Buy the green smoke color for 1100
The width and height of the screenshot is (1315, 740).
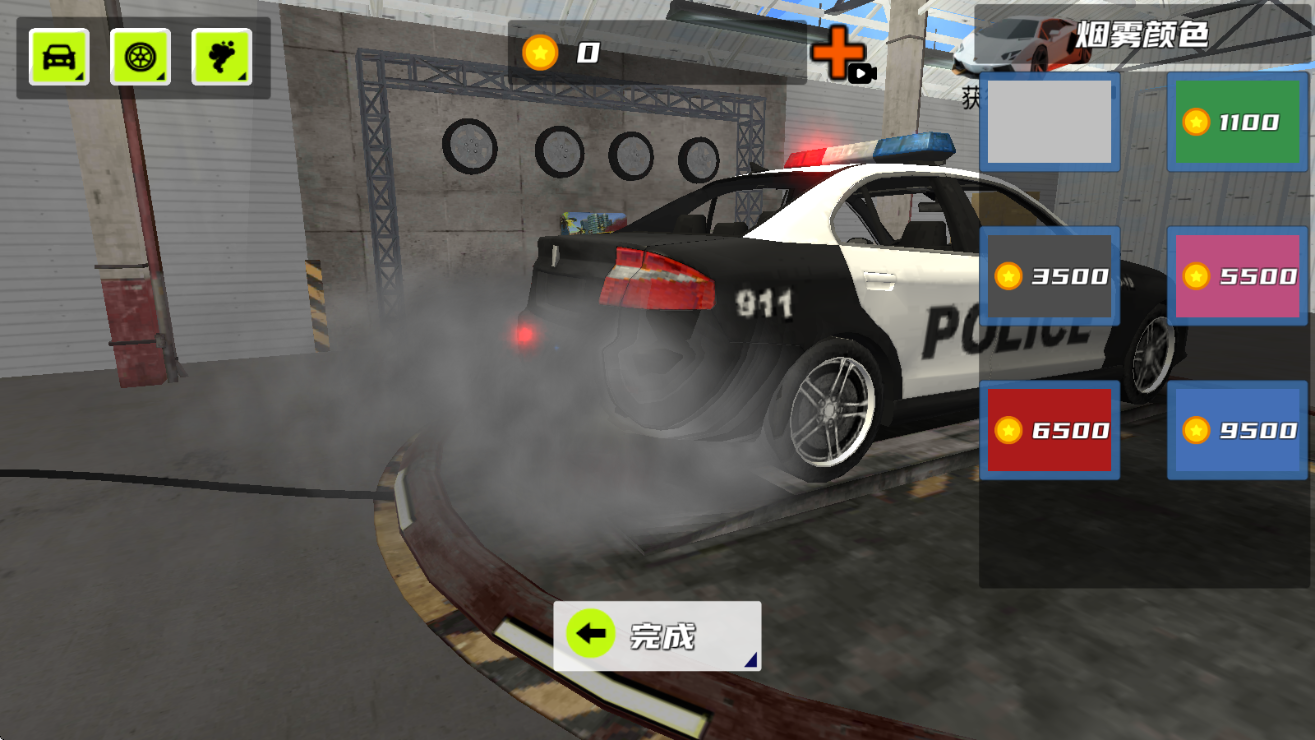1238,122
